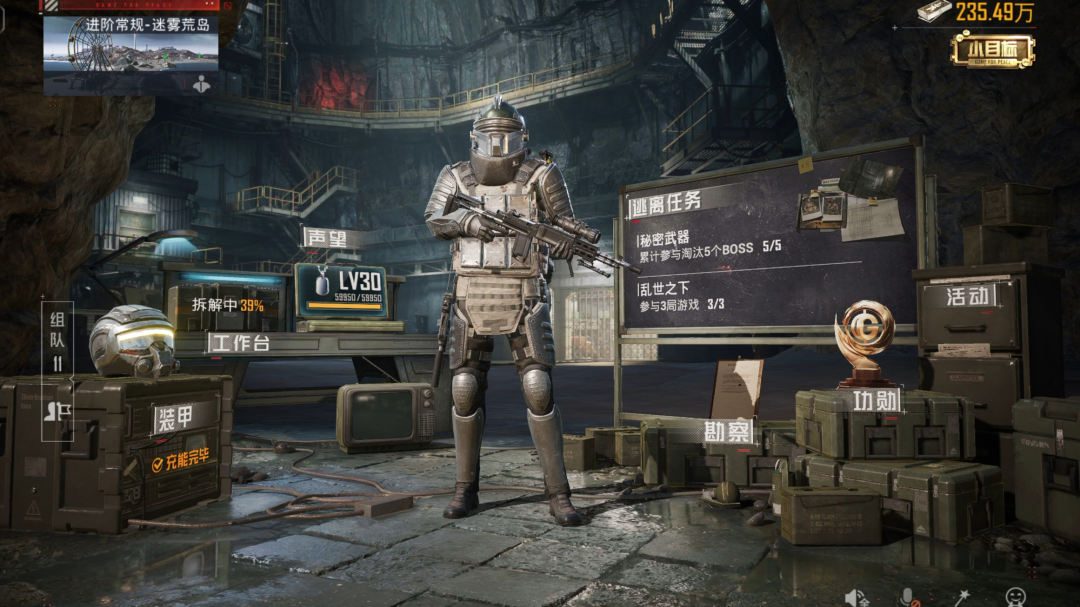Open the 活动 events menu
This screenshot has width=1080, height=607.
point(970,296)
